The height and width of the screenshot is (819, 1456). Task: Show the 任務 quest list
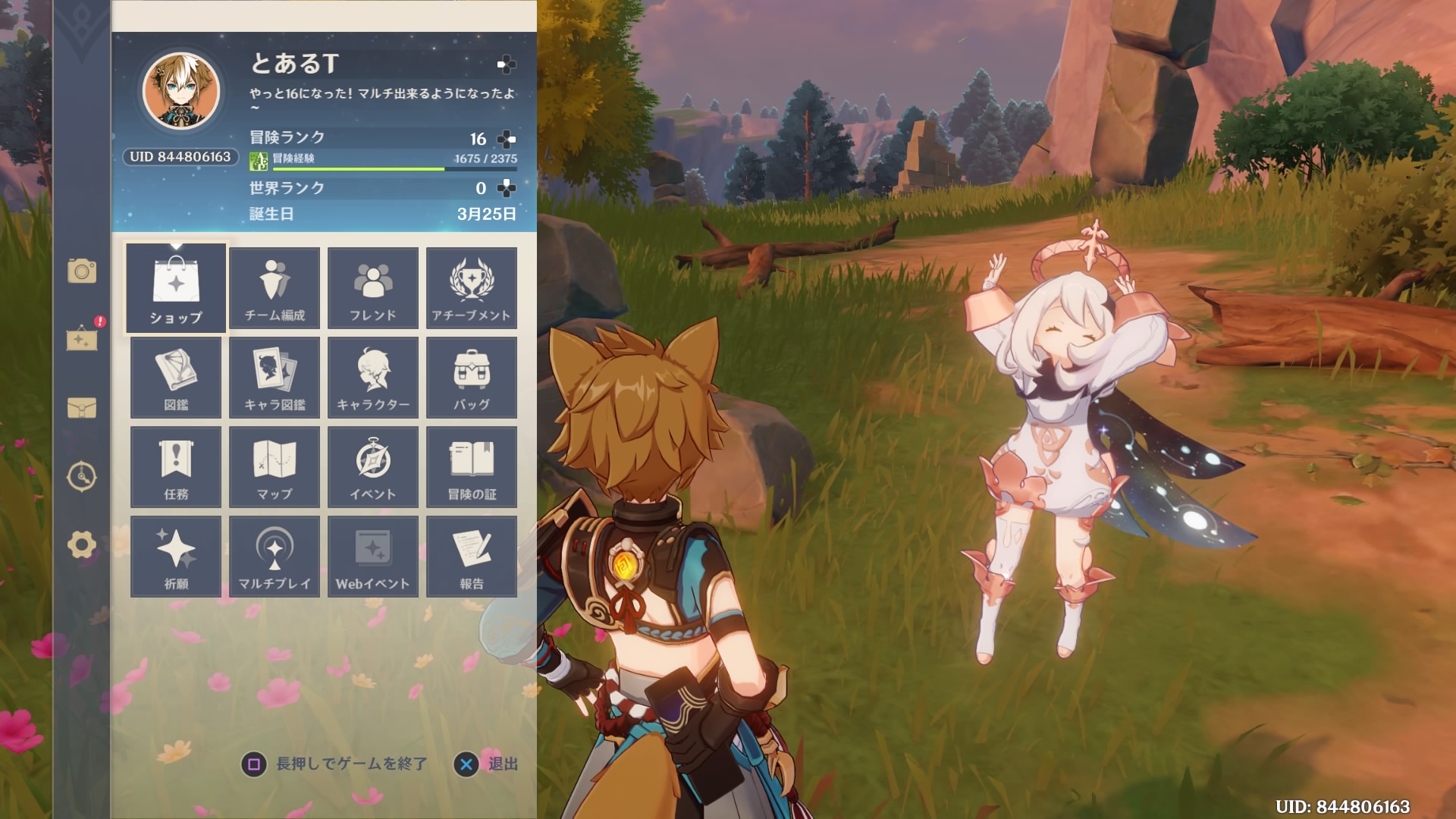point(176,467)
